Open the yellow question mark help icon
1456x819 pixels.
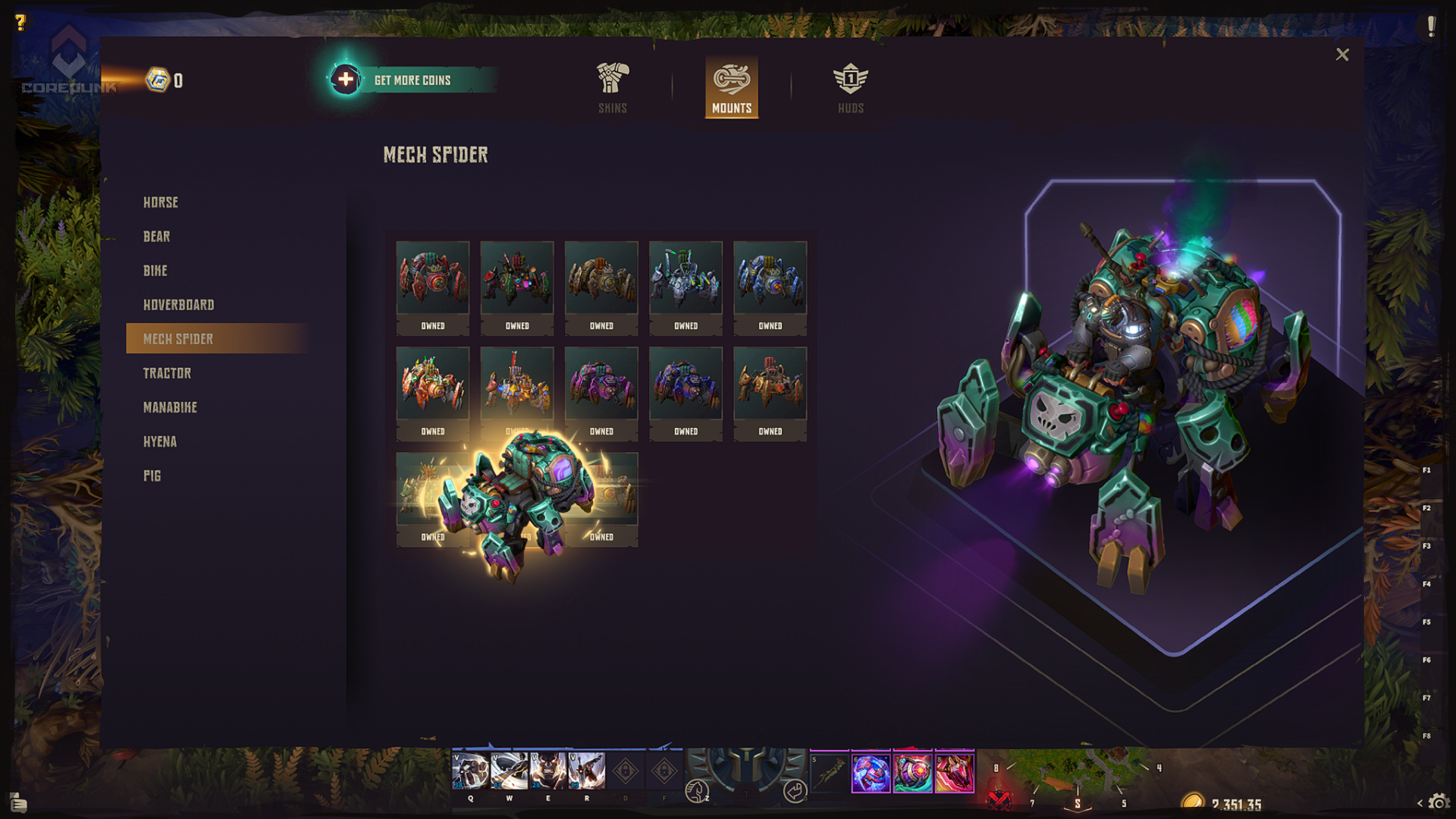[x=20, y=23]
